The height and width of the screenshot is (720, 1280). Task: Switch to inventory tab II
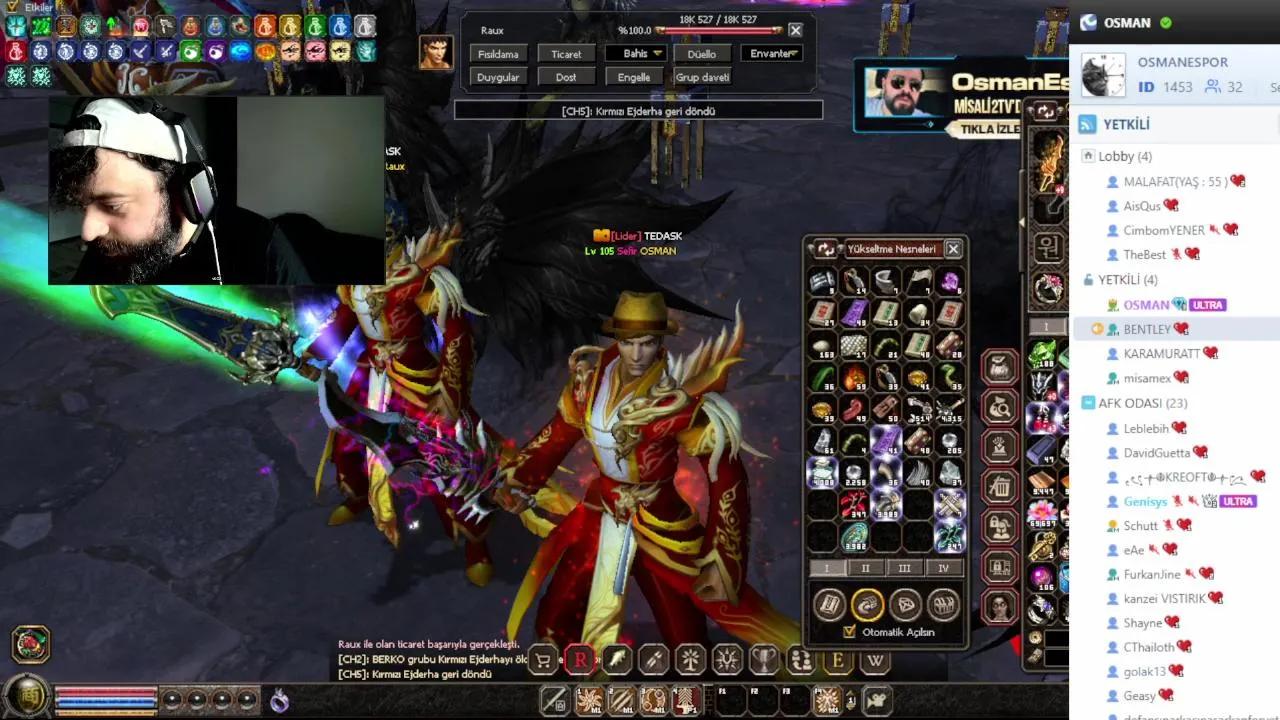[x=866, y=567]
